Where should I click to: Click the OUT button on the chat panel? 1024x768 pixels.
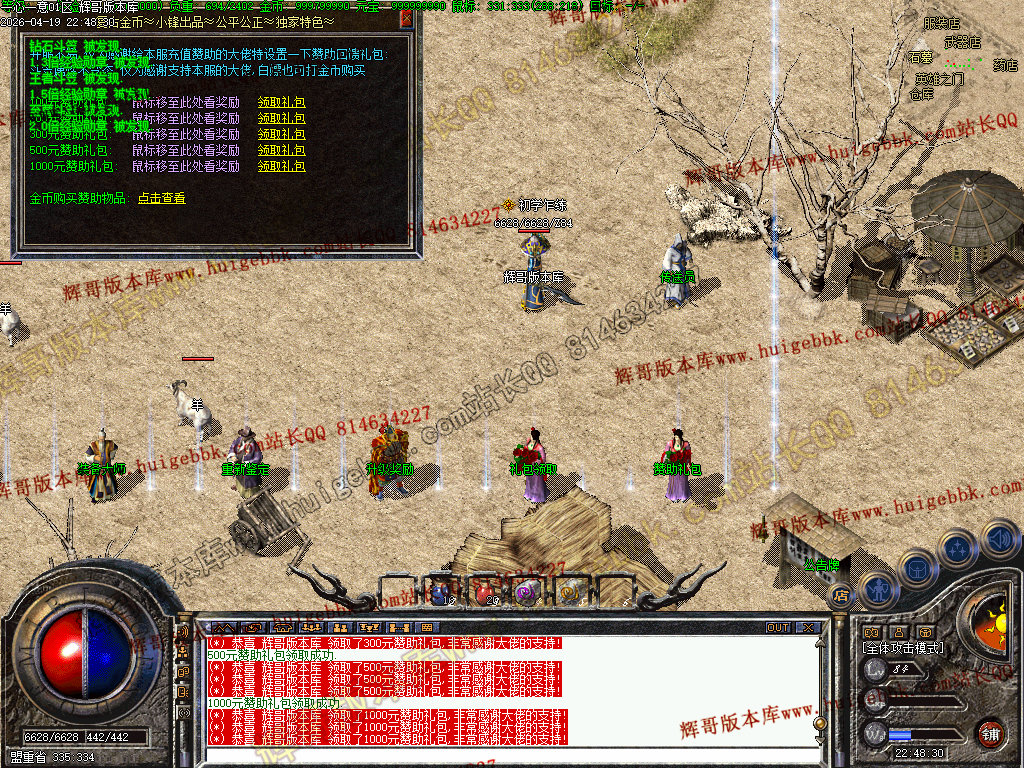[777, 628]
